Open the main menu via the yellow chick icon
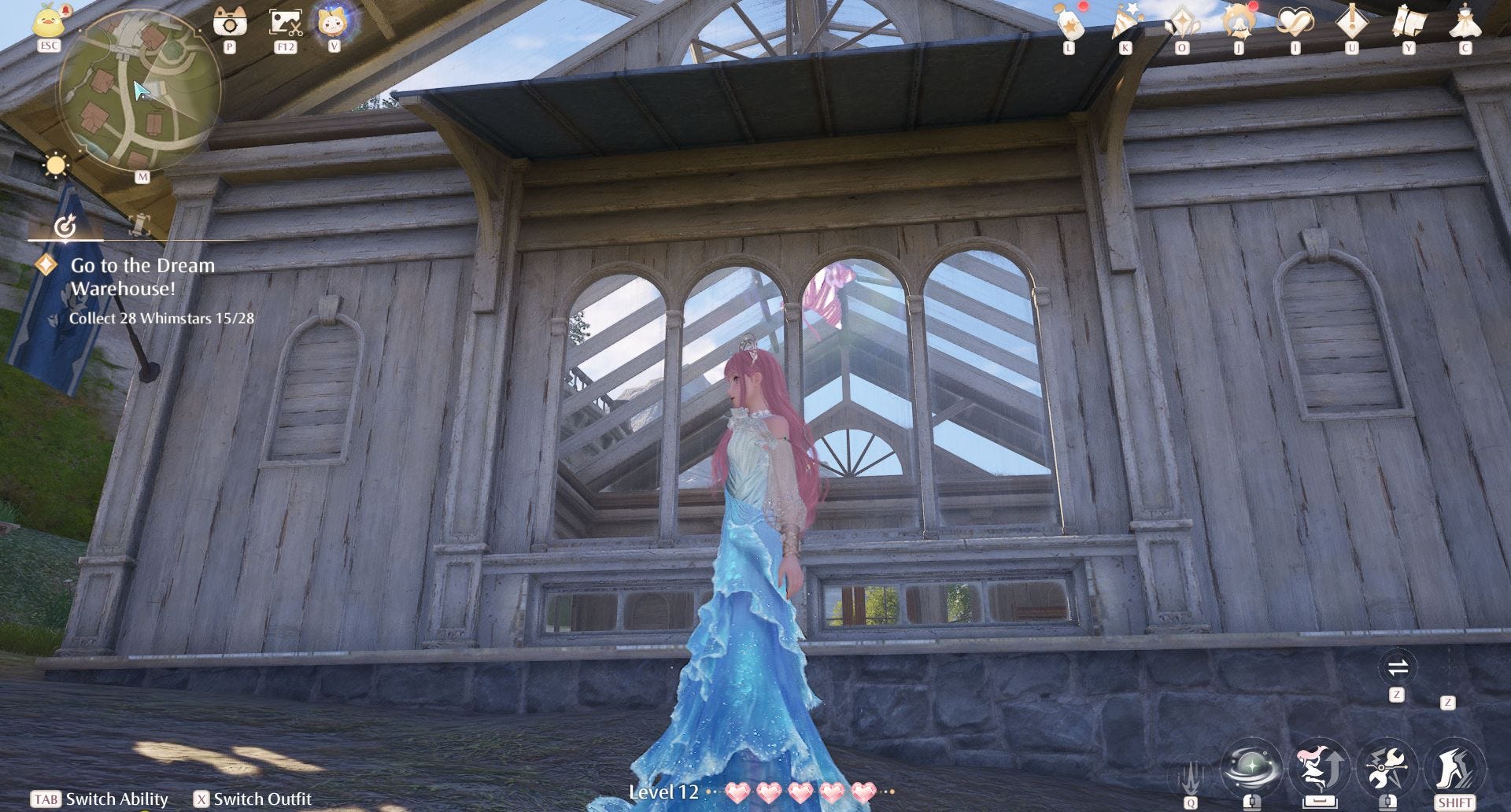This screenshot has width=1511, height=812. coord(49,20)
